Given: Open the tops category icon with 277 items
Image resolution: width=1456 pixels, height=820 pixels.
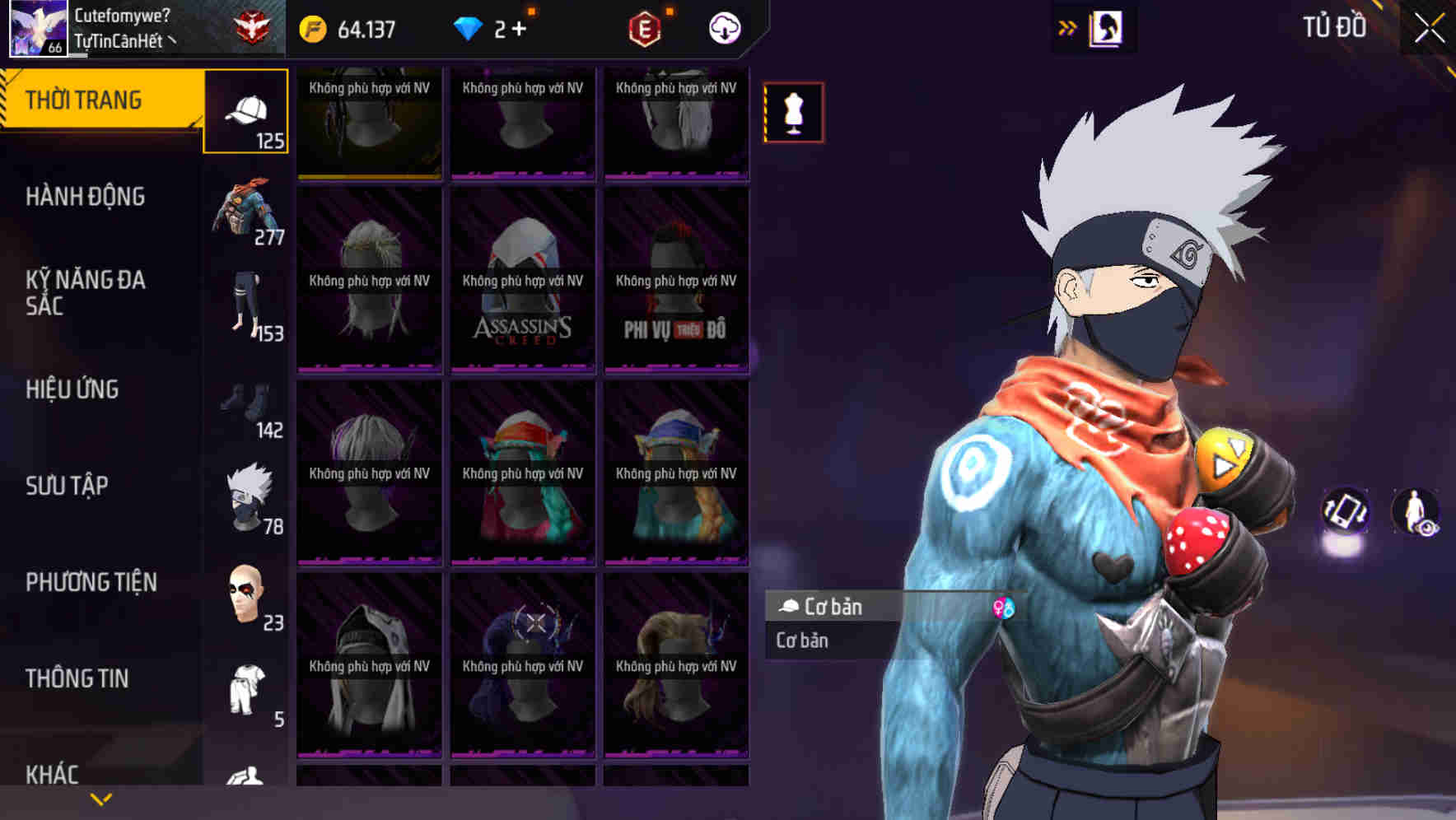Looking at the screenshot, I should point(247,210).
